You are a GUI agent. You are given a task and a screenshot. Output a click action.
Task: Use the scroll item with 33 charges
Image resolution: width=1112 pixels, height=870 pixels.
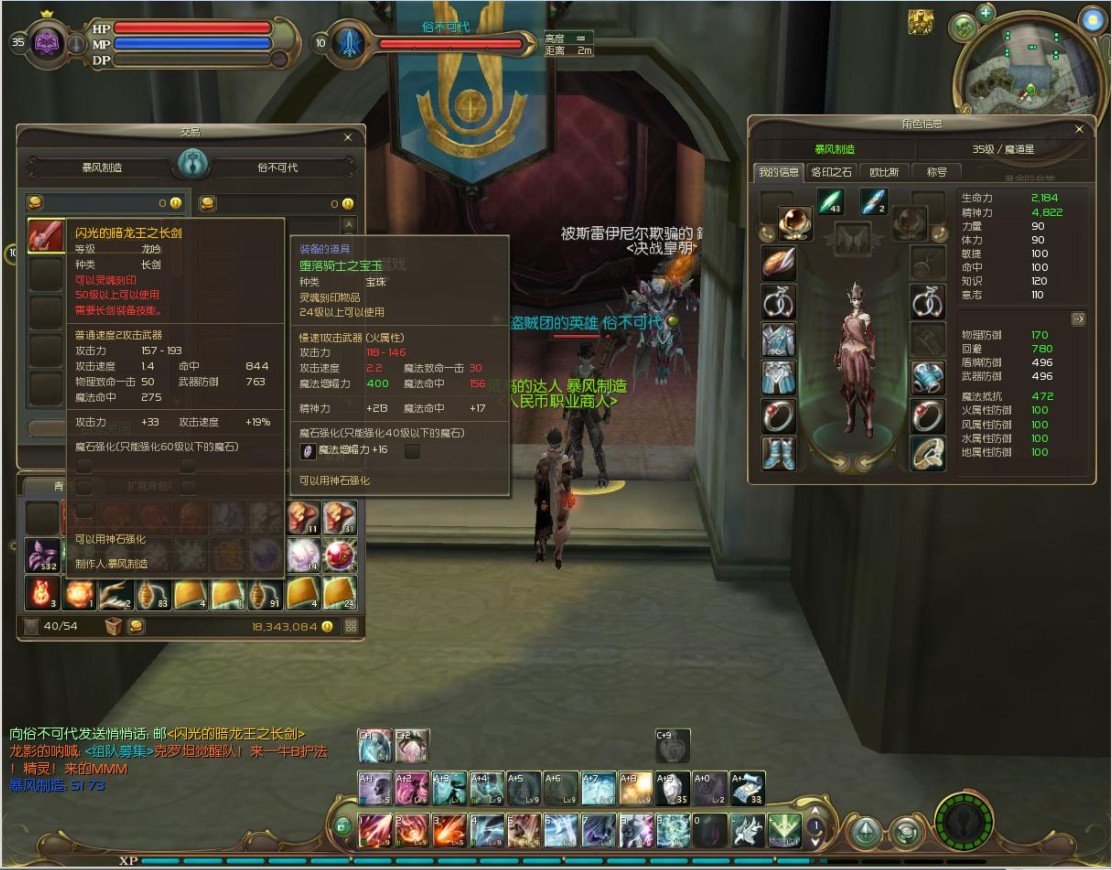tap(747, 788)
